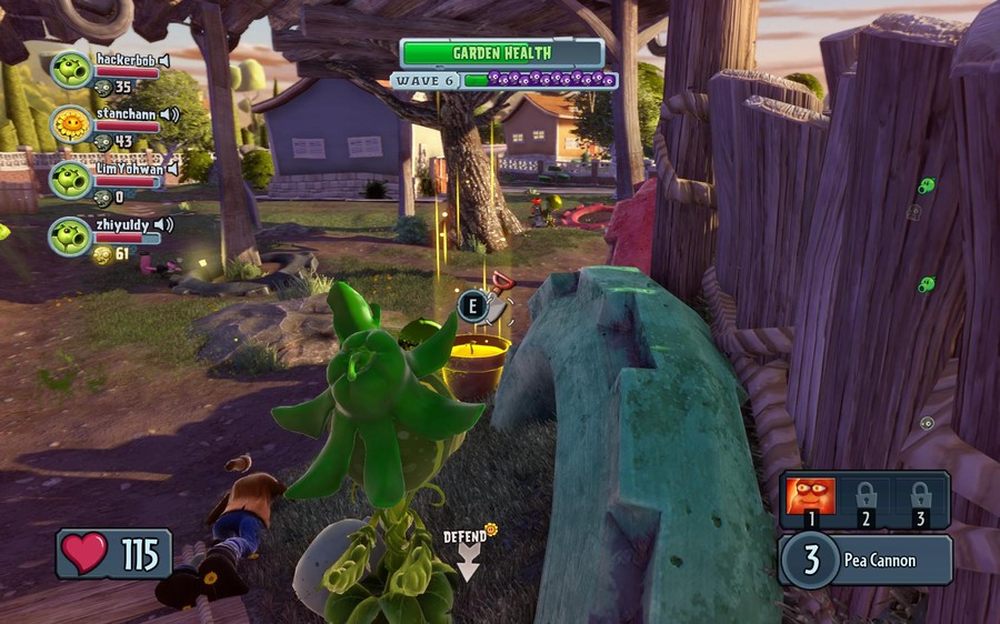Select locked ability slot 3
This screenshot has height=624, width=1000.
point(921,497)
